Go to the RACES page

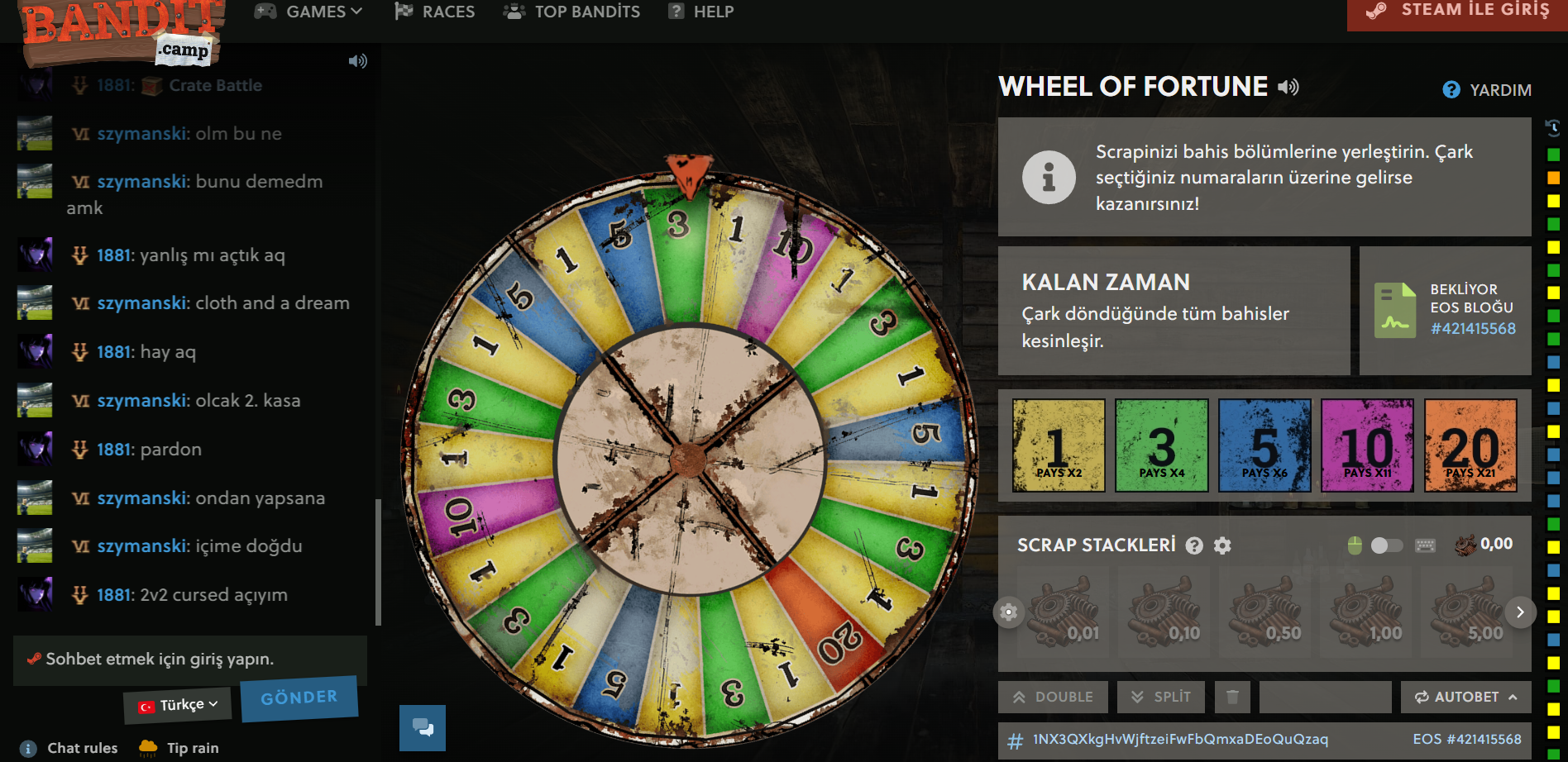click(435, 12)
